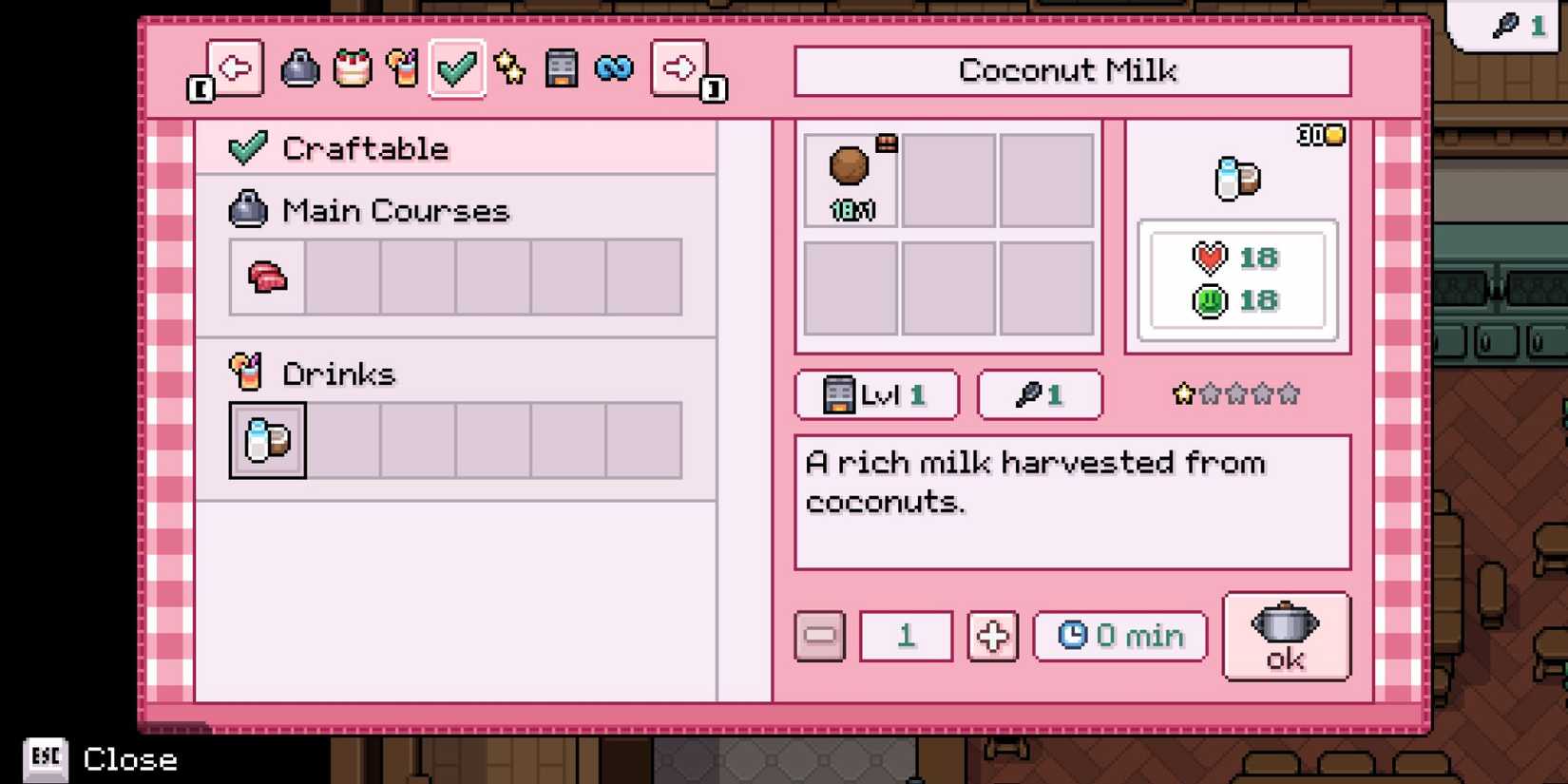Click the right bracket arrow to next tab

click(x=679, y=67)
